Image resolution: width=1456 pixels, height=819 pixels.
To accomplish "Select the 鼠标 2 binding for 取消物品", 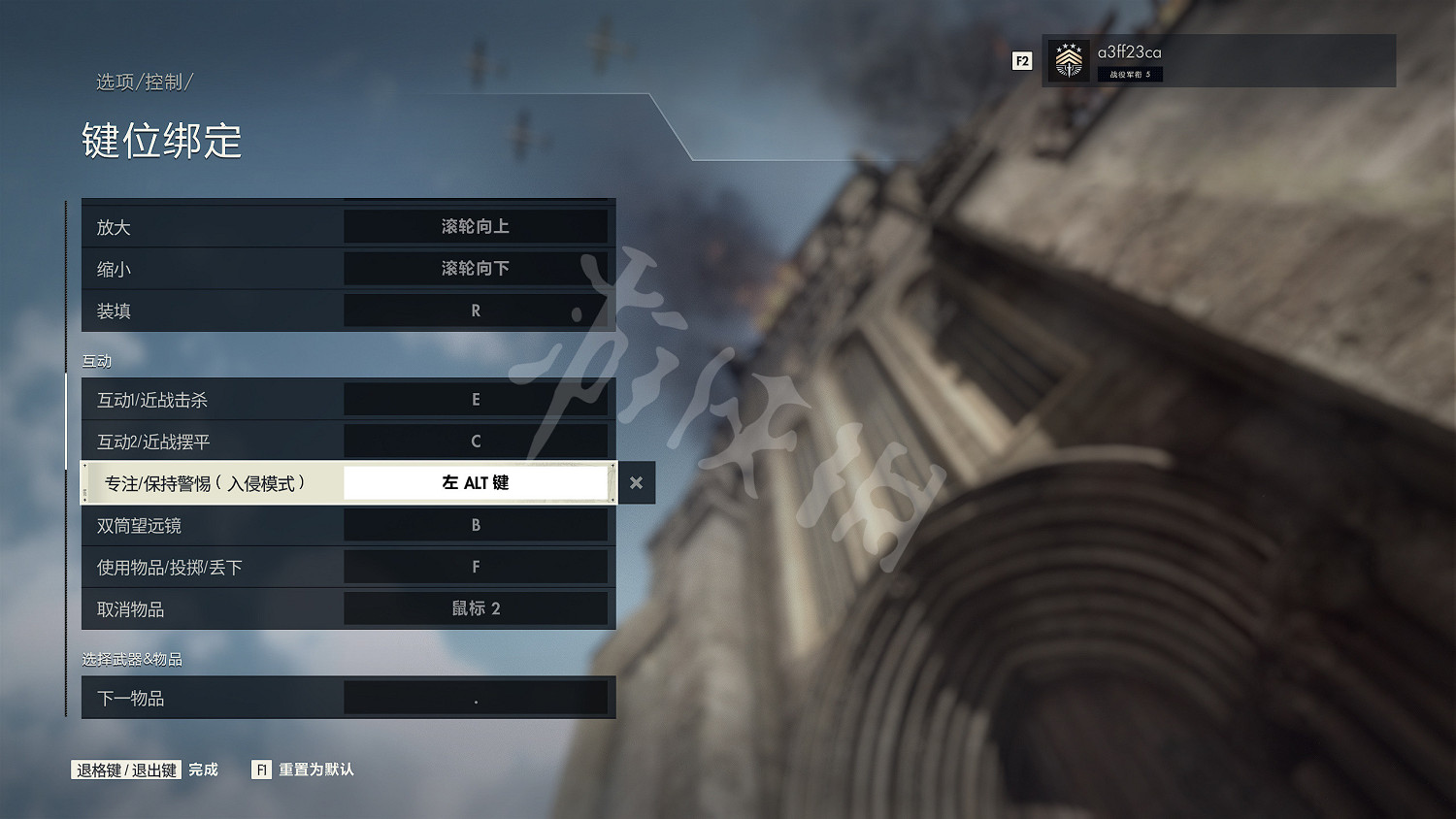I will coord(476,608).
